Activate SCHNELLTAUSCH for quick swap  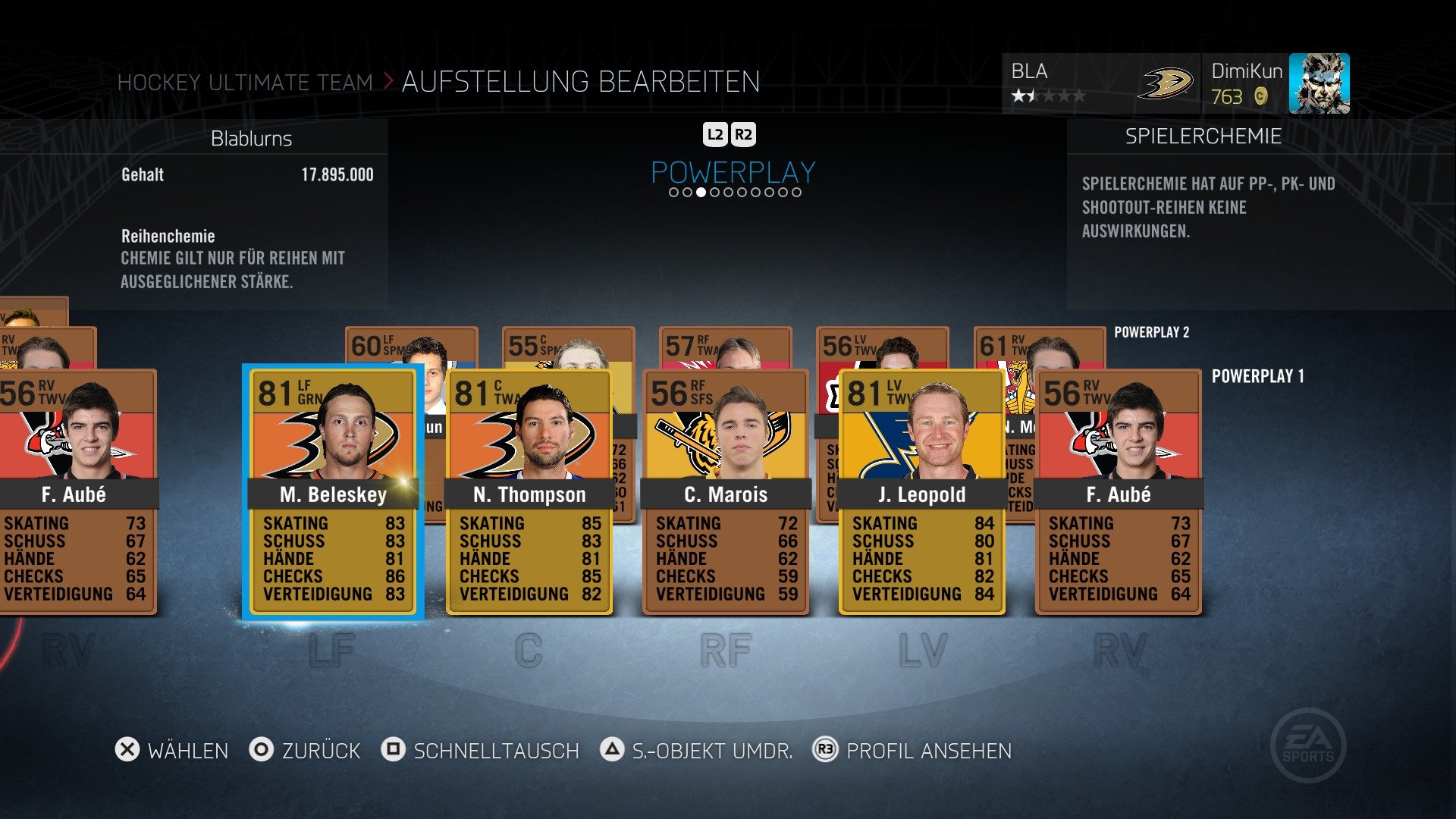(494, 751)
